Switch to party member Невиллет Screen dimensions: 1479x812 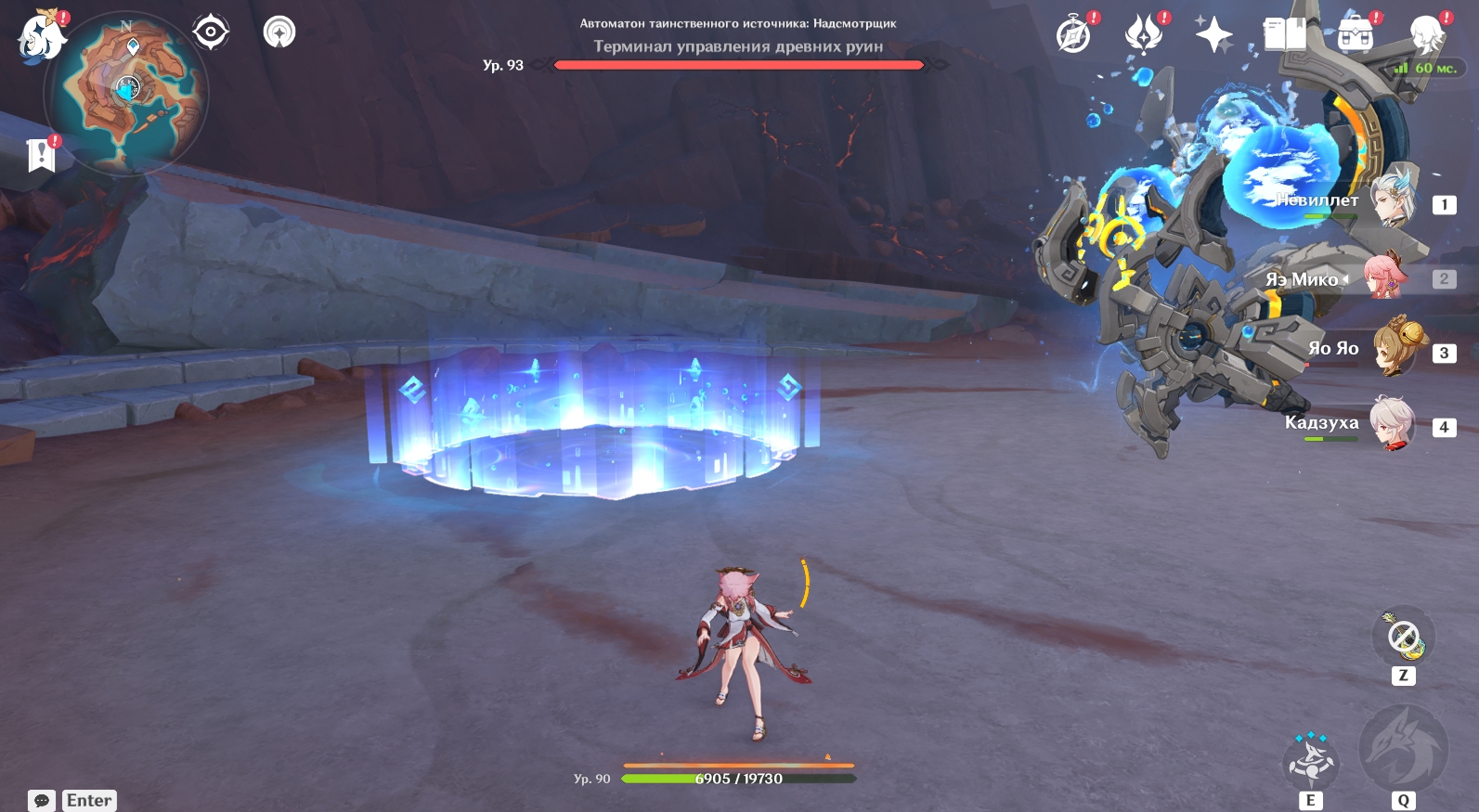tap(1395, 200)
